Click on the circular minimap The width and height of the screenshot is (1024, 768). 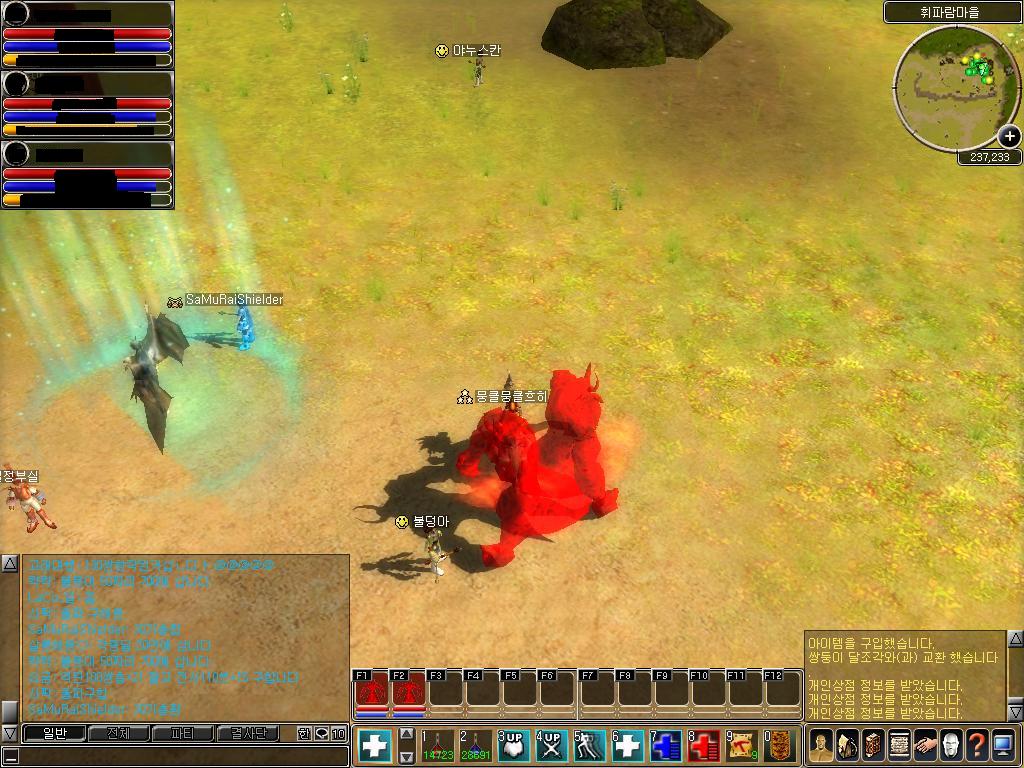(x=955, y=87)
